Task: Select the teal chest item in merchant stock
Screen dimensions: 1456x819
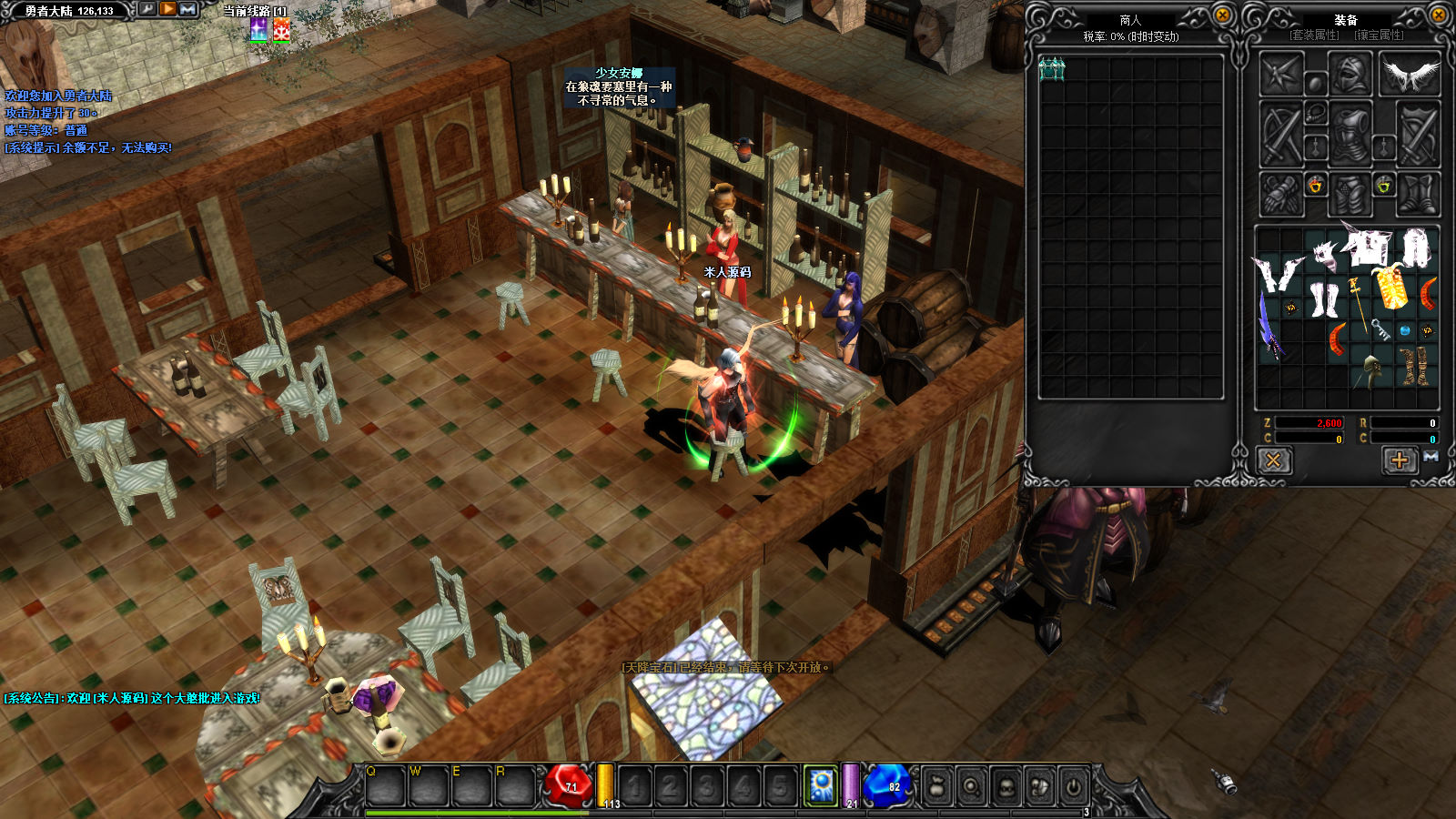Action: [x=1052, y=69]
